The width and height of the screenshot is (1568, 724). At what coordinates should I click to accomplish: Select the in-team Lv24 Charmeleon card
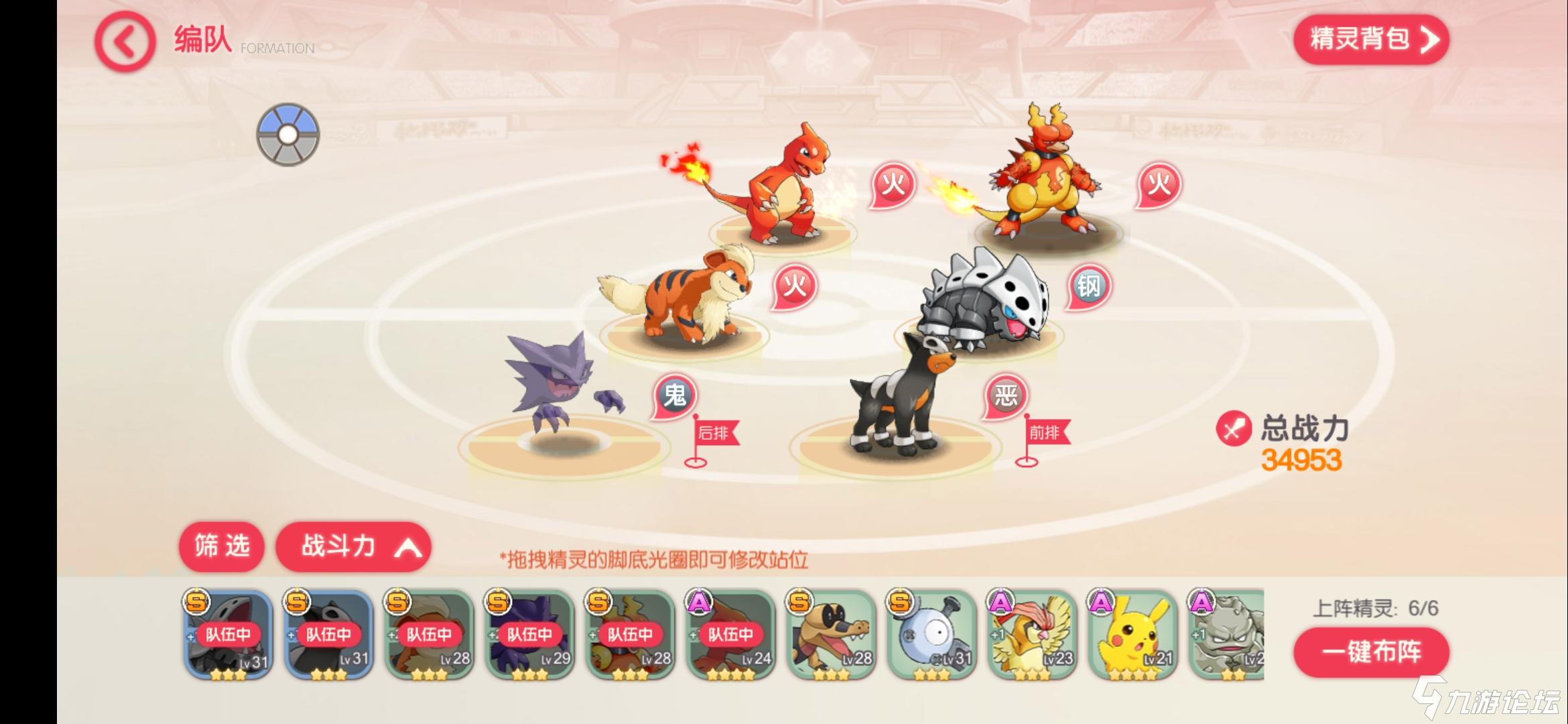click(730, 635)
